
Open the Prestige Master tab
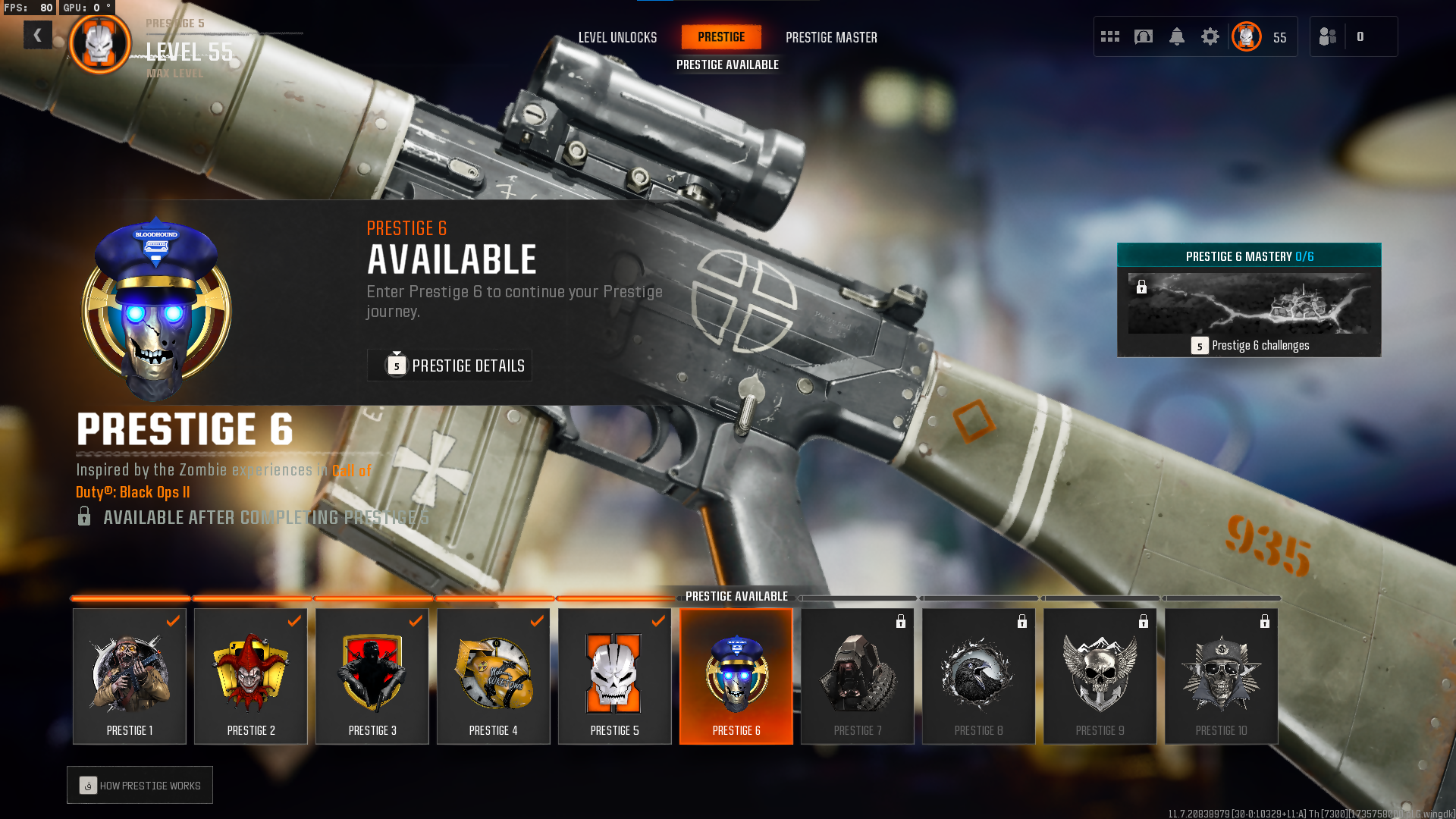point(831,37)
